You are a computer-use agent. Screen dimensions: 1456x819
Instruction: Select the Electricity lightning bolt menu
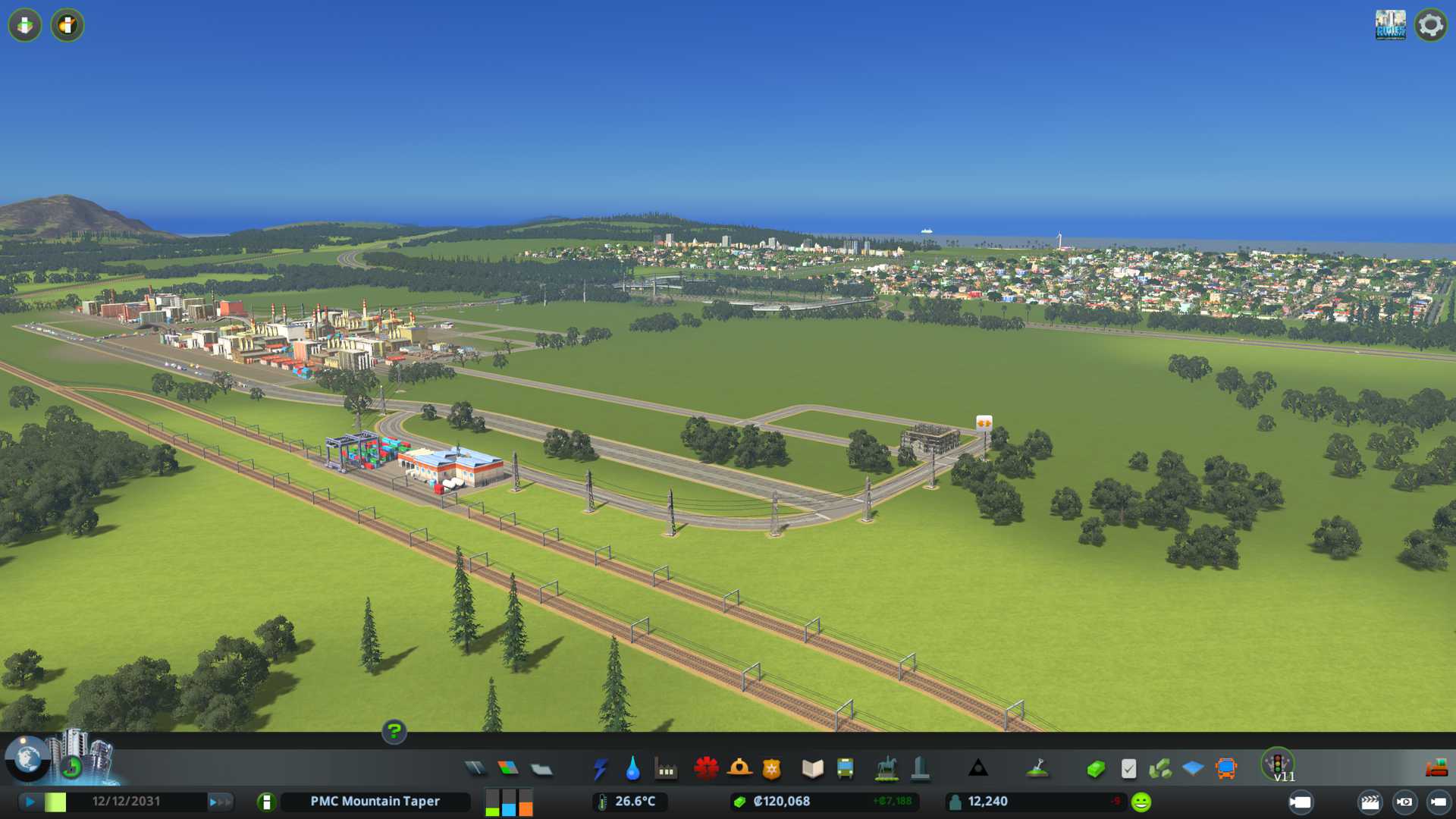click(601, 769)
